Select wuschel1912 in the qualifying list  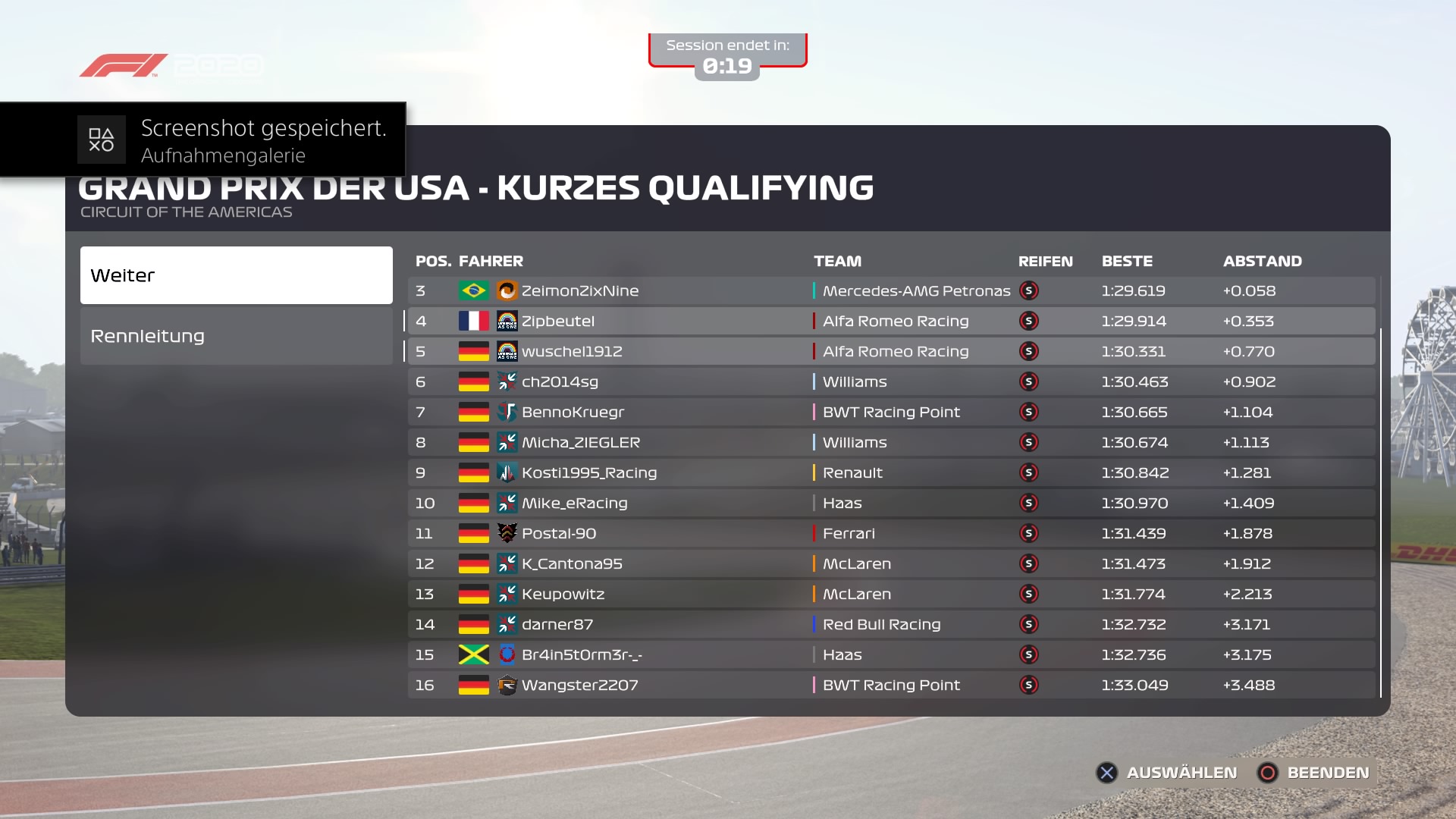891,352
